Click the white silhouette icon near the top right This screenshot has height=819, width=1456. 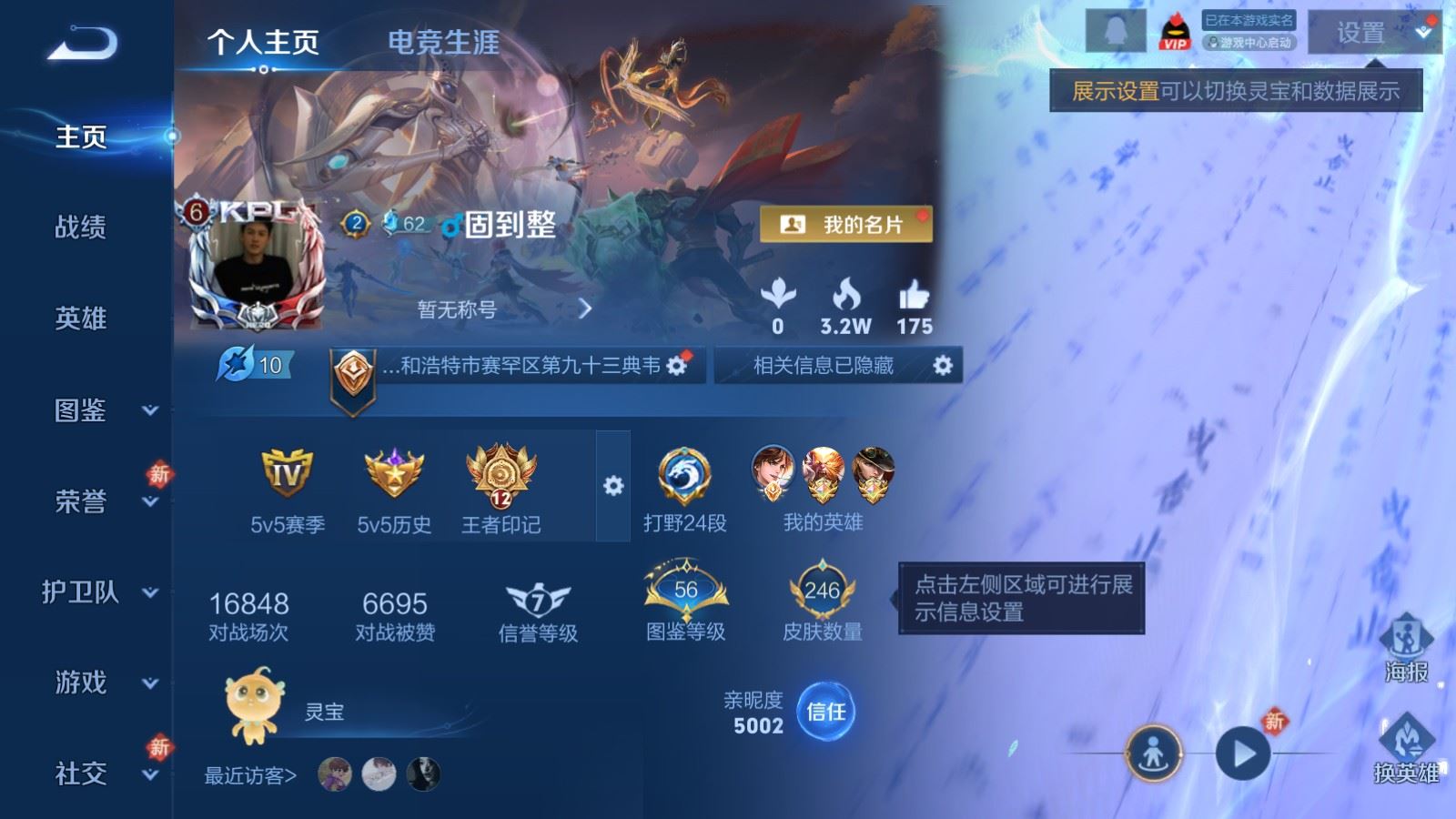(x=1117, y=30)
